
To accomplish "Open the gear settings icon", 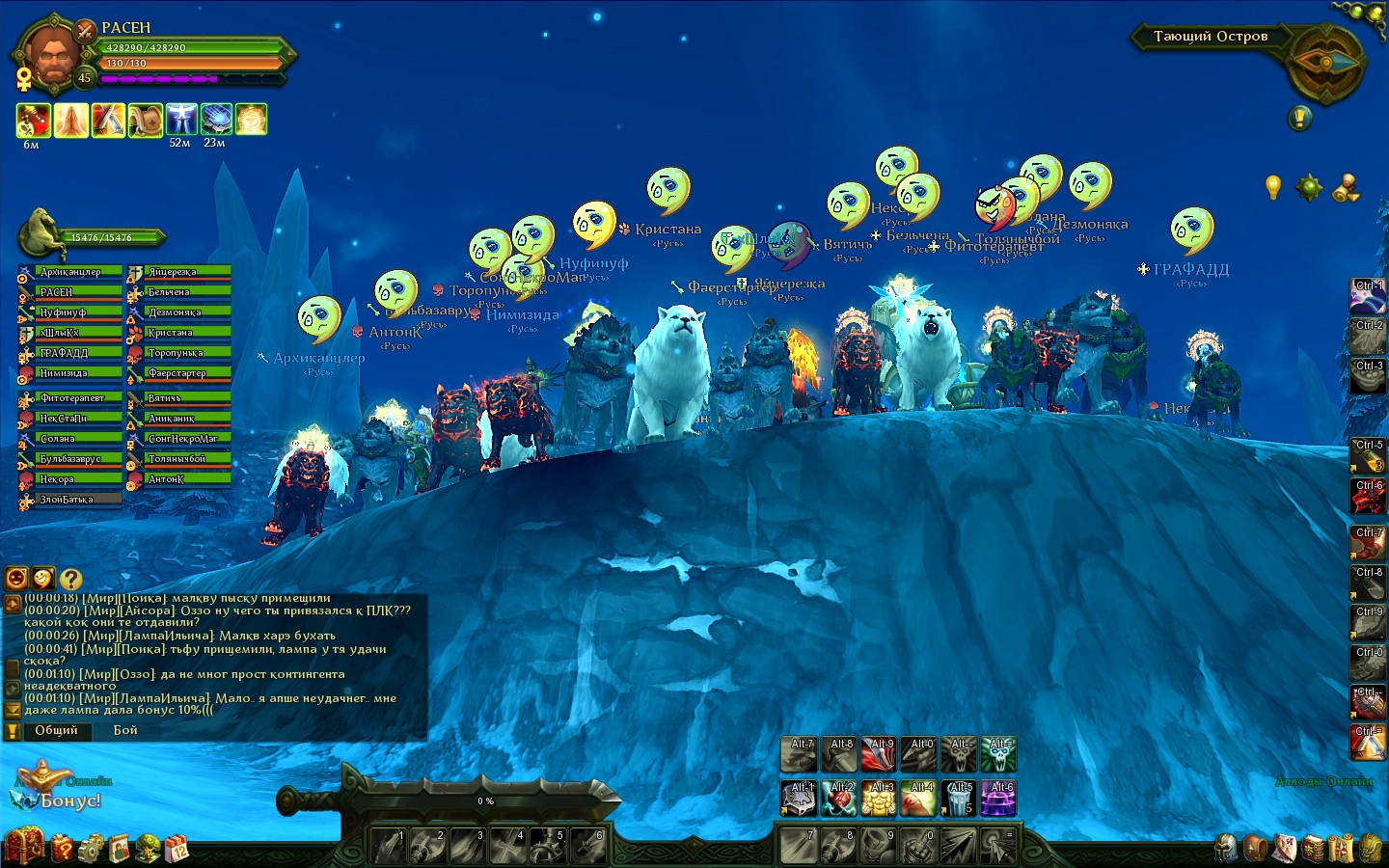I will click(90, 849).
